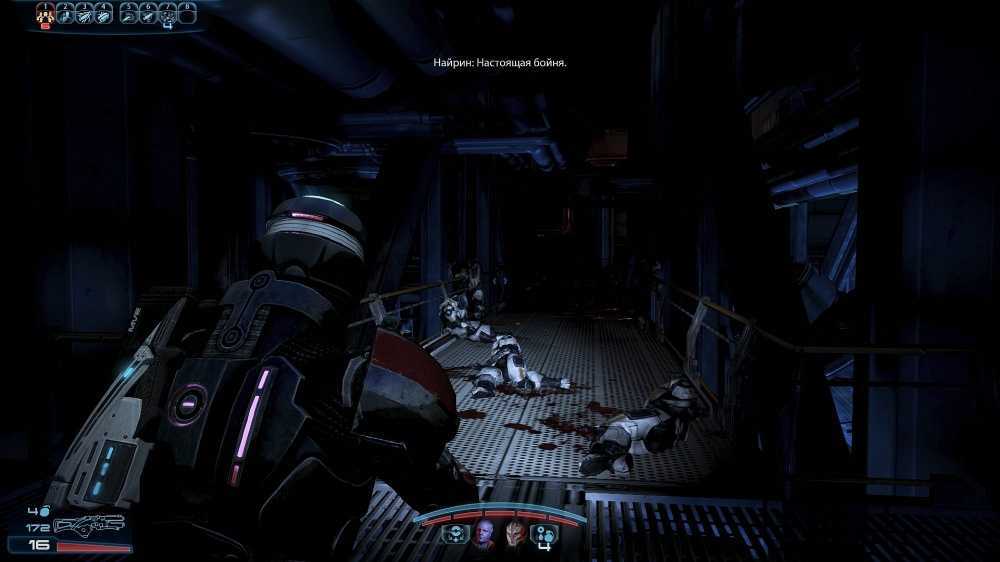Activate the power in quickbar slot 1
Image resolution: width=1000 pixels, height=562 pixels.
45,13
